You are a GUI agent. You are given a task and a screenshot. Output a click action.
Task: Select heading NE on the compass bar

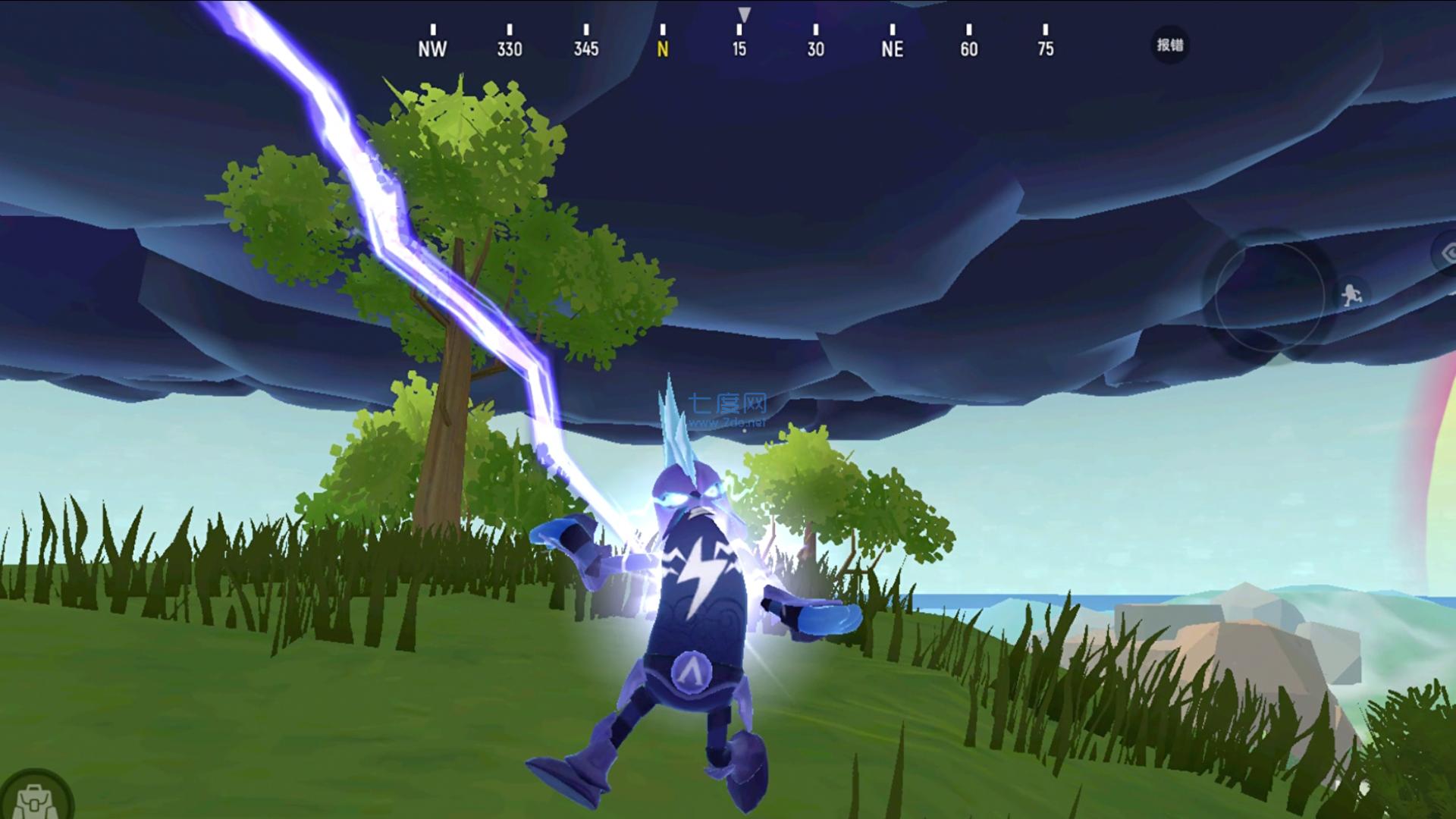tap(892, 49)
